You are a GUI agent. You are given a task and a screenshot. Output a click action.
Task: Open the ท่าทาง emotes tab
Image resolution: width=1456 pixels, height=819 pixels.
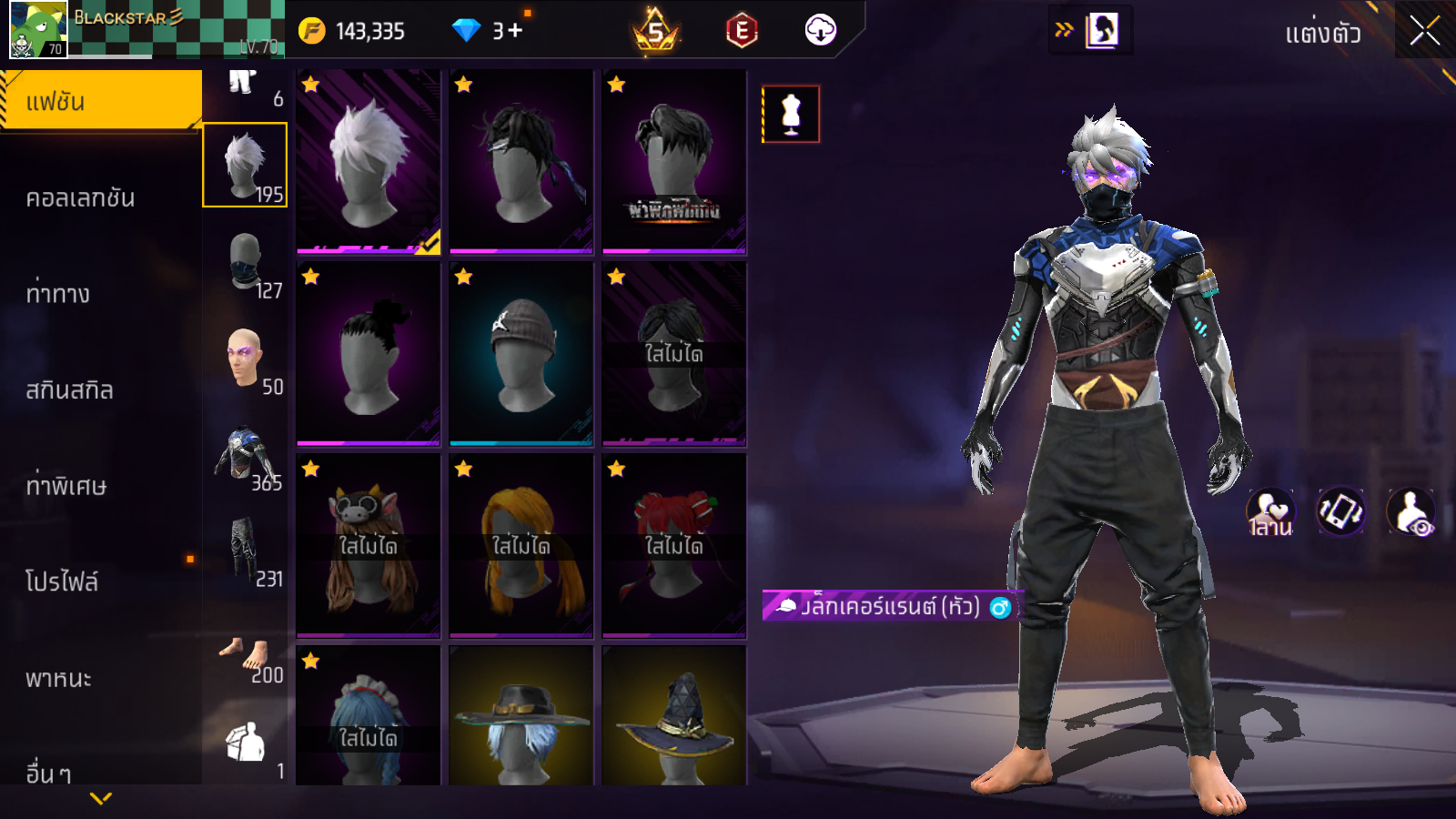[x=57, y=294]
